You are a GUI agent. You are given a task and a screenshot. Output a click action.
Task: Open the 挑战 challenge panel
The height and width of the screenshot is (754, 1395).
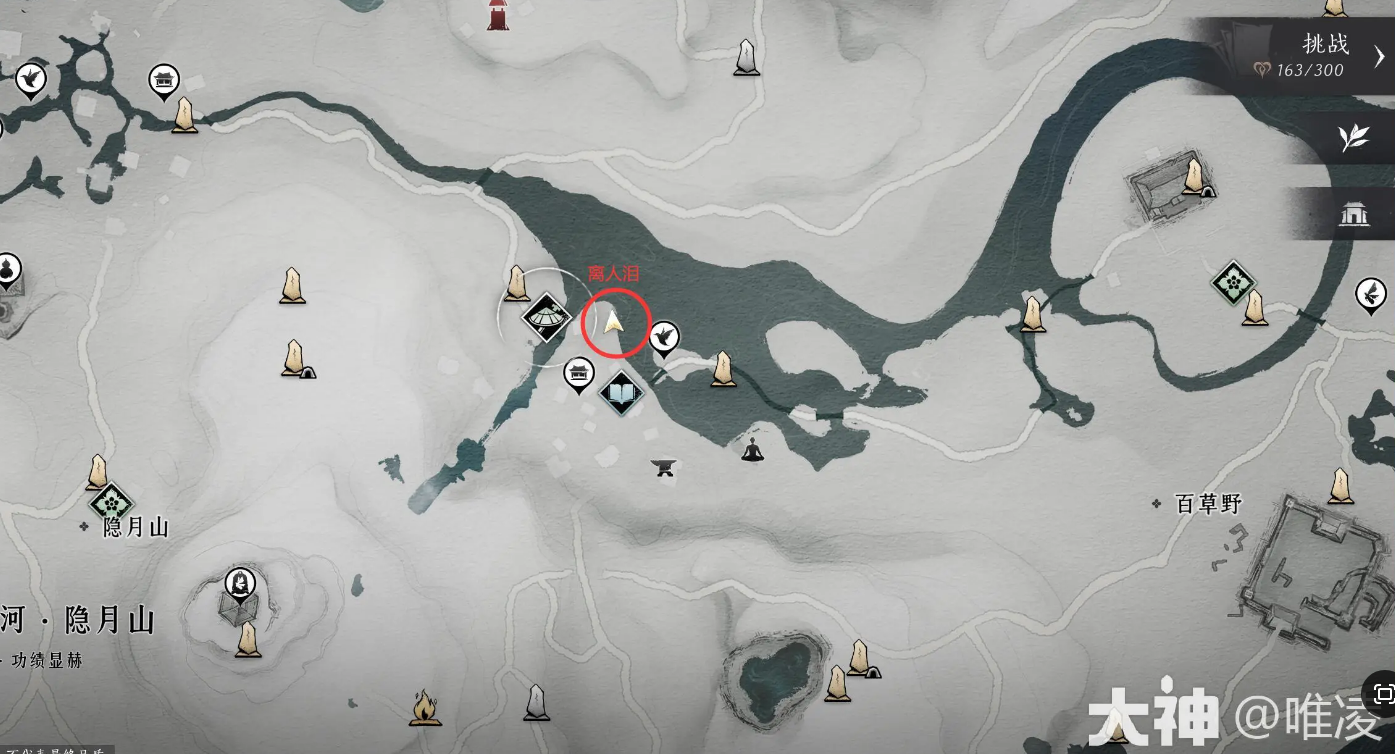click(x=1310, y=56)
